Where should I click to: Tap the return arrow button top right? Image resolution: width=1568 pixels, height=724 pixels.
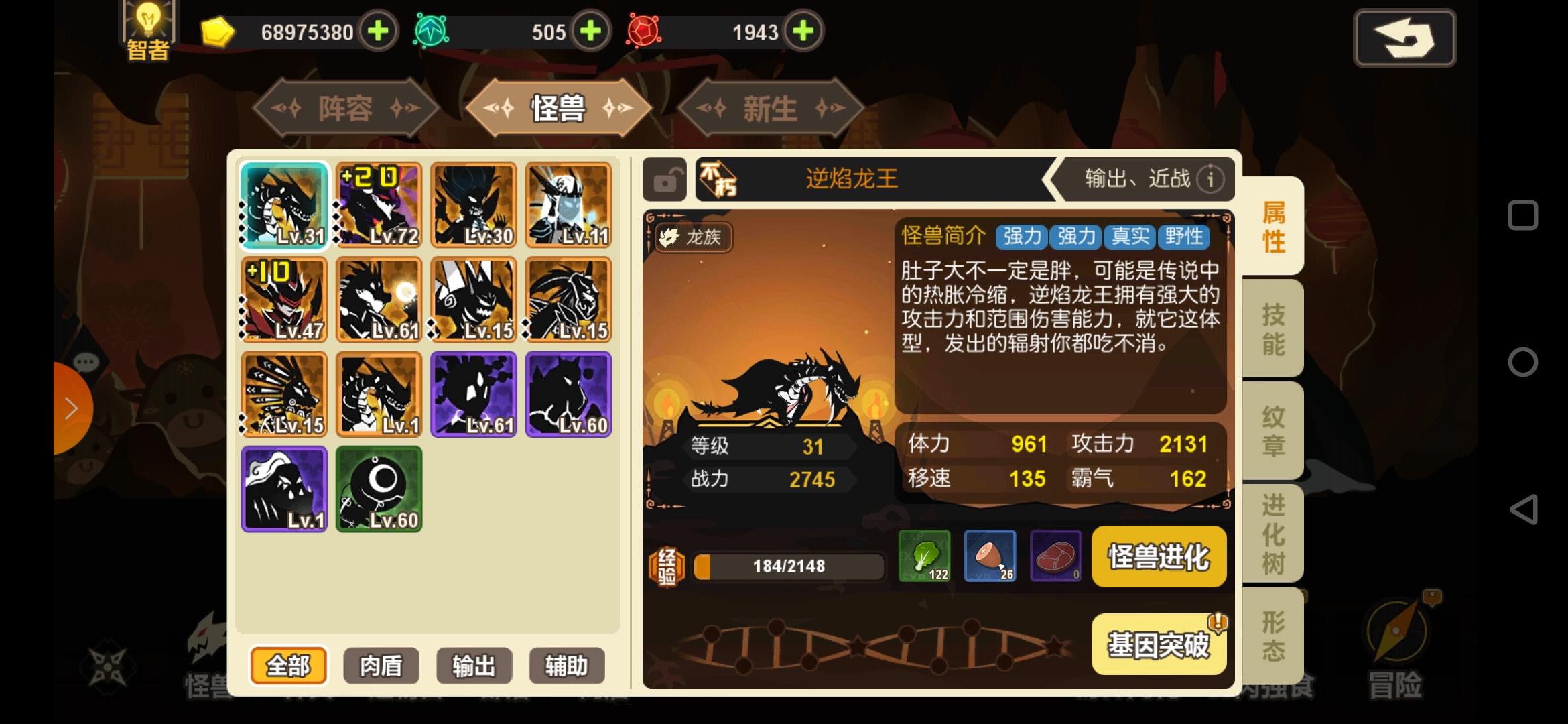pos(1404,38)
